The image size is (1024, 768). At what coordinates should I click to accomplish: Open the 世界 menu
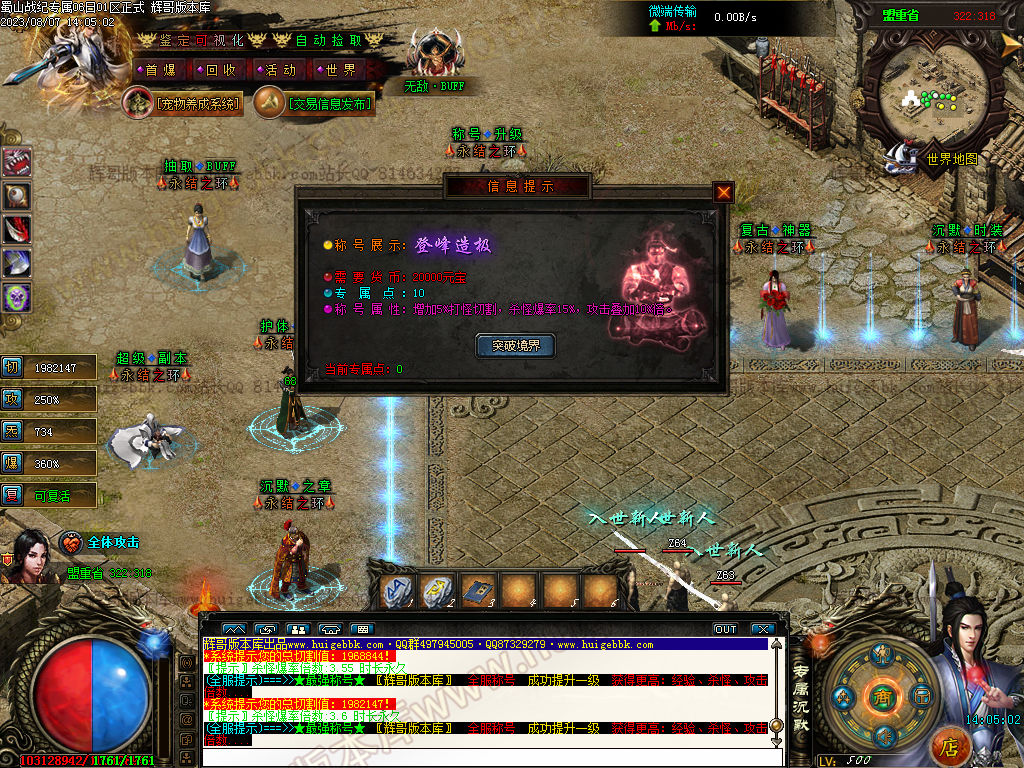click(340, 70)
